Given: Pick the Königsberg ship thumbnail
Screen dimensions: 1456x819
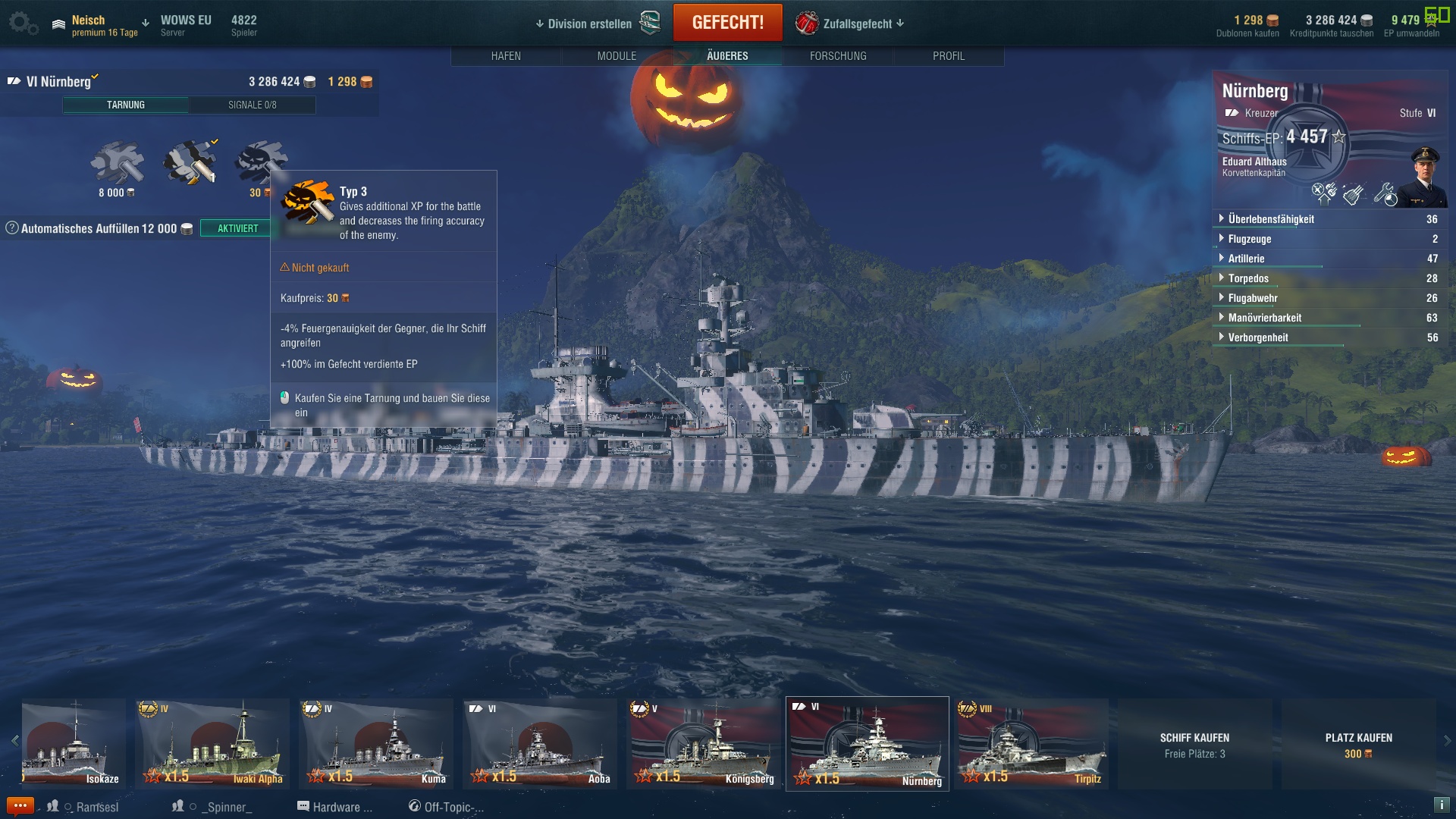Looking at the screenshot, I should (x=704, y=744).
